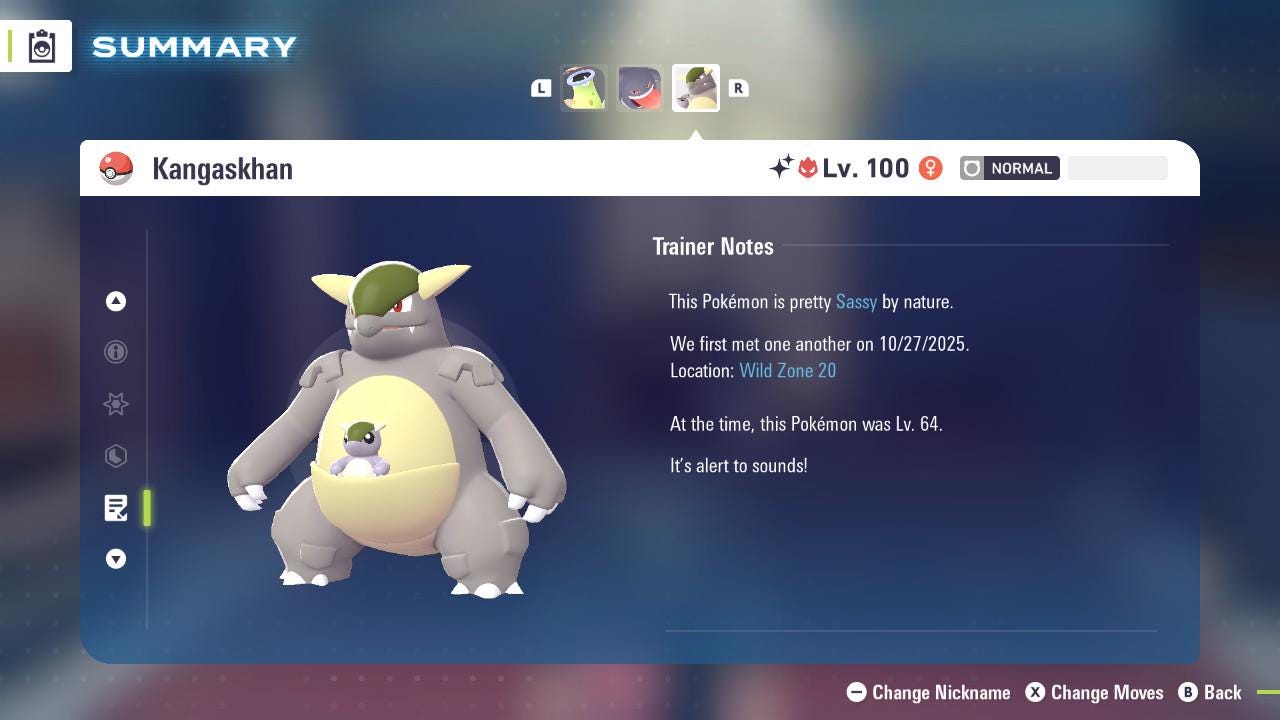
Task: Select the female gender symbol
Action: pos(930,168)
